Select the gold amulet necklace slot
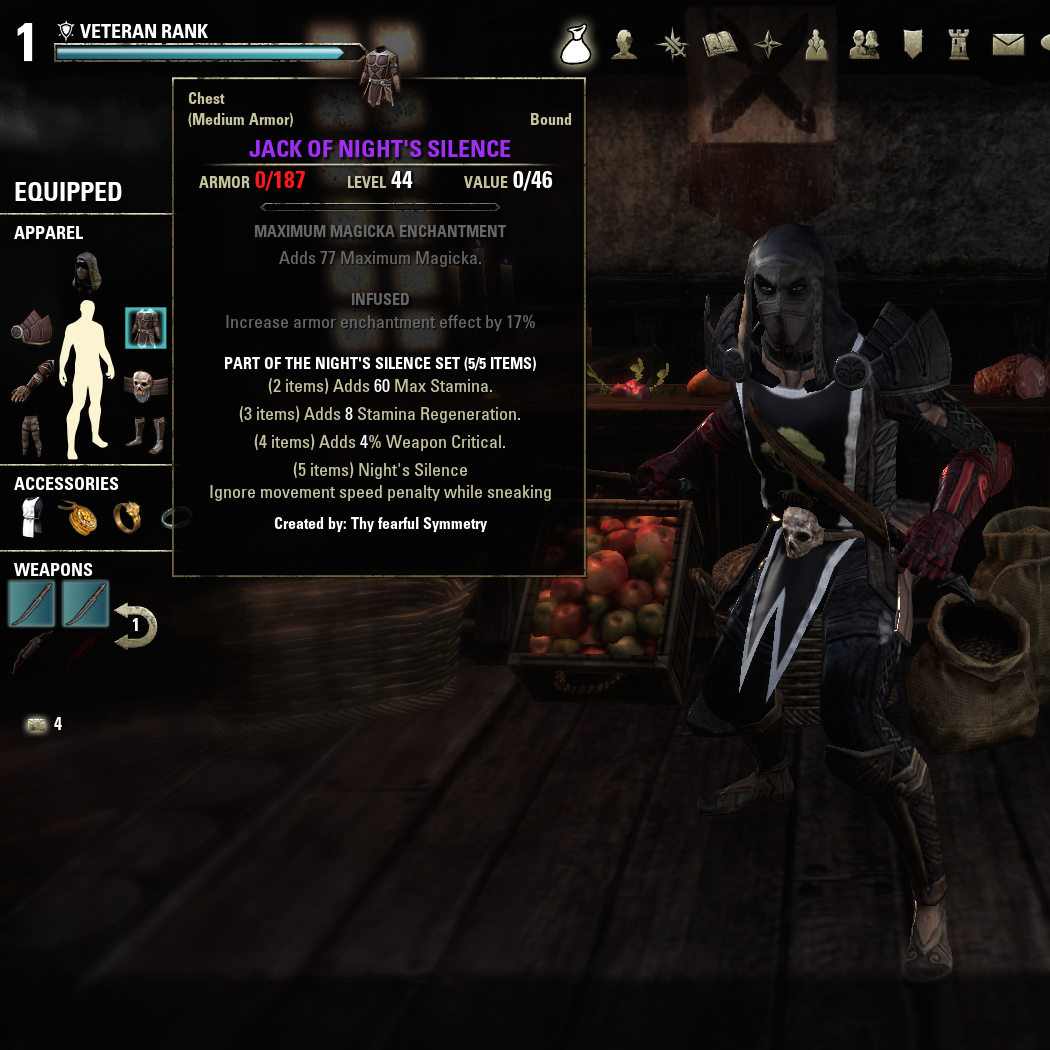1050x1050 pixels. coord(79,518)
